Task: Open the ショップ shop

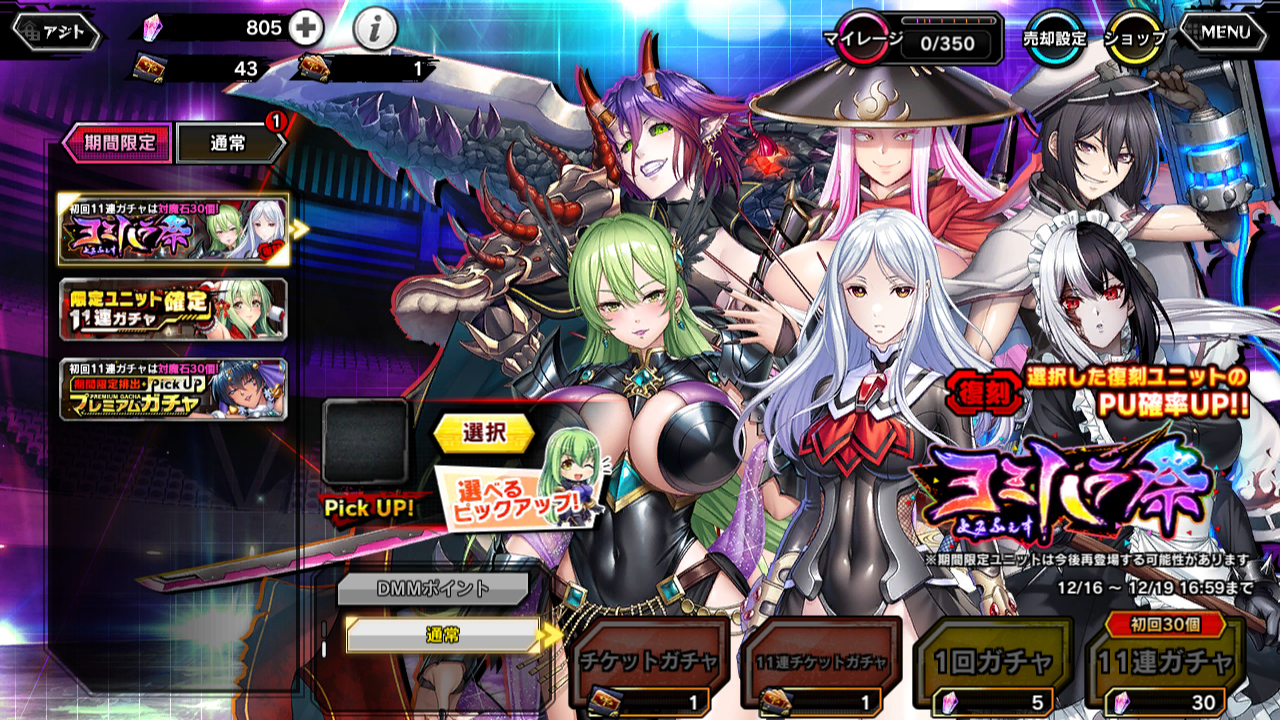Action: click(1135, 38)
